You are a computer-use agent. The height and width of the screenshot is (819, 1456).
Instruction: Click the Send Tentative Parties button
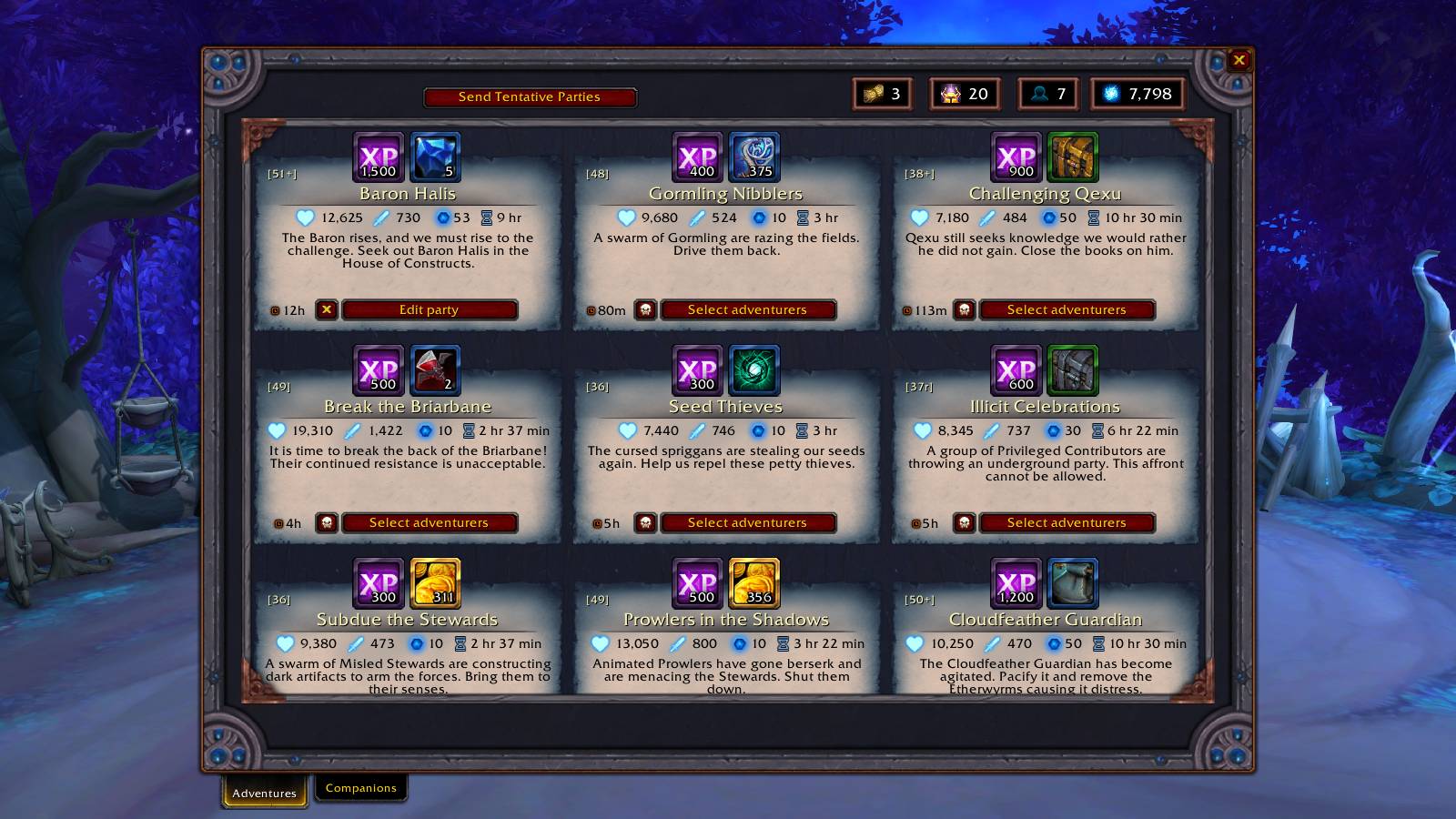click(529, 97)
